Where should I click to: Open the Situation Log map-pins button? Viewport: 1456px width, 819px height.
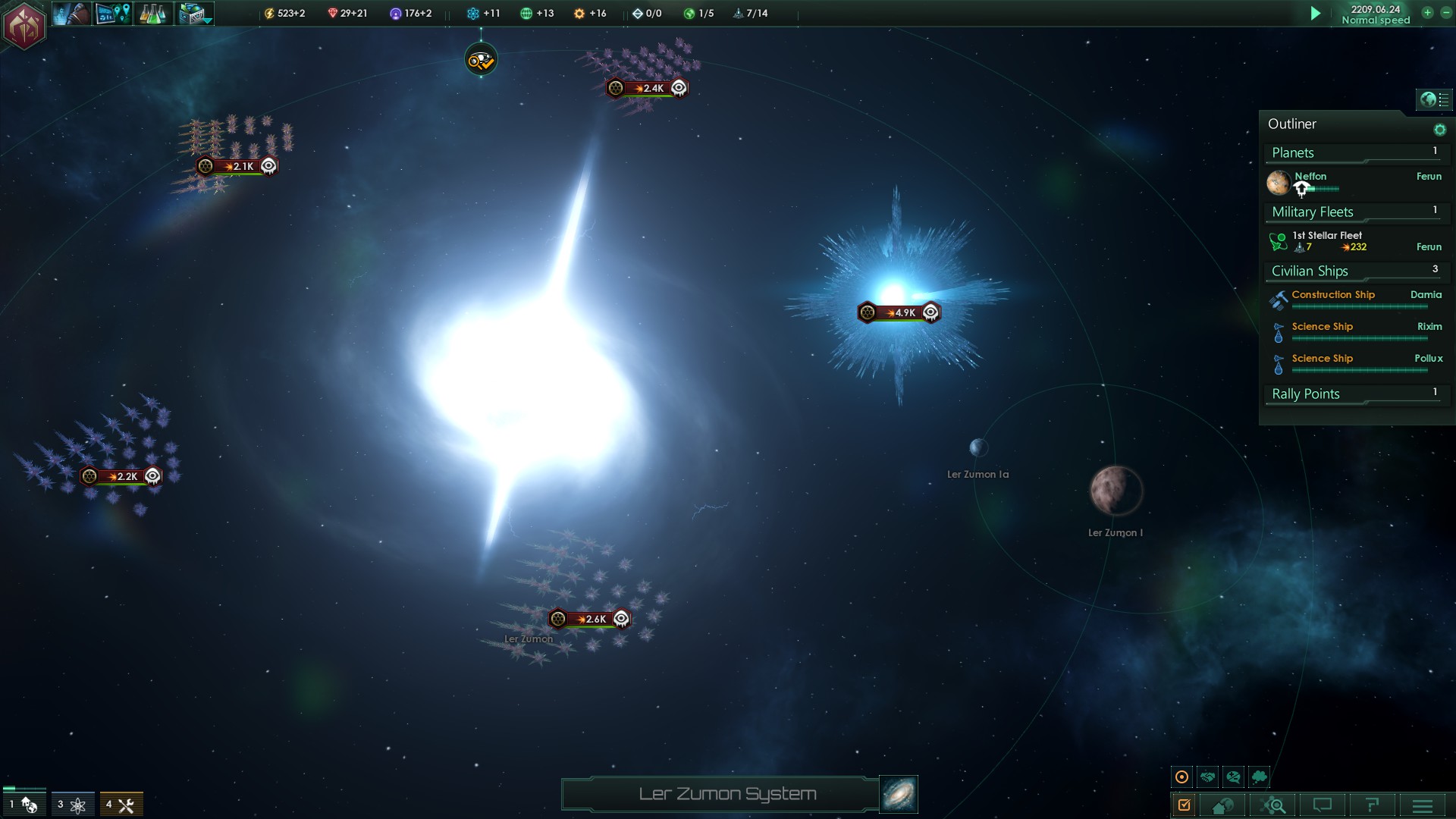(113, 14)
